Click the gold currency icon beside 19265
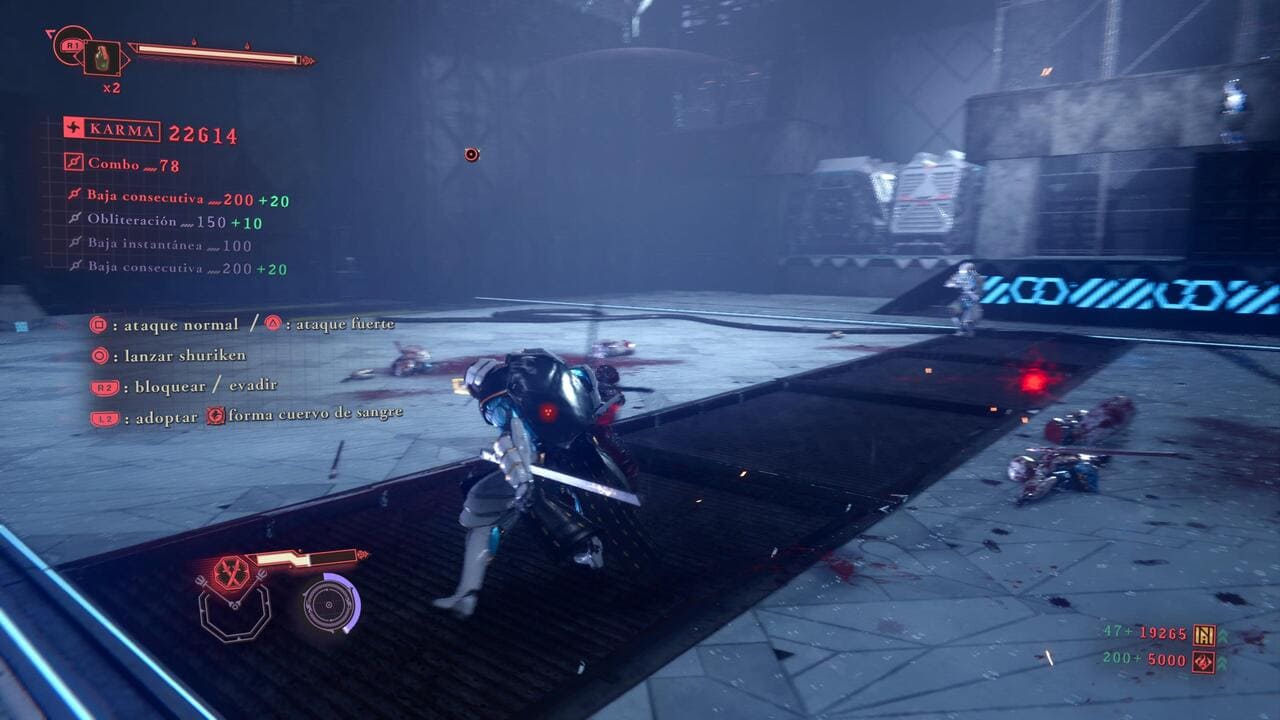 pos(1204,634)
